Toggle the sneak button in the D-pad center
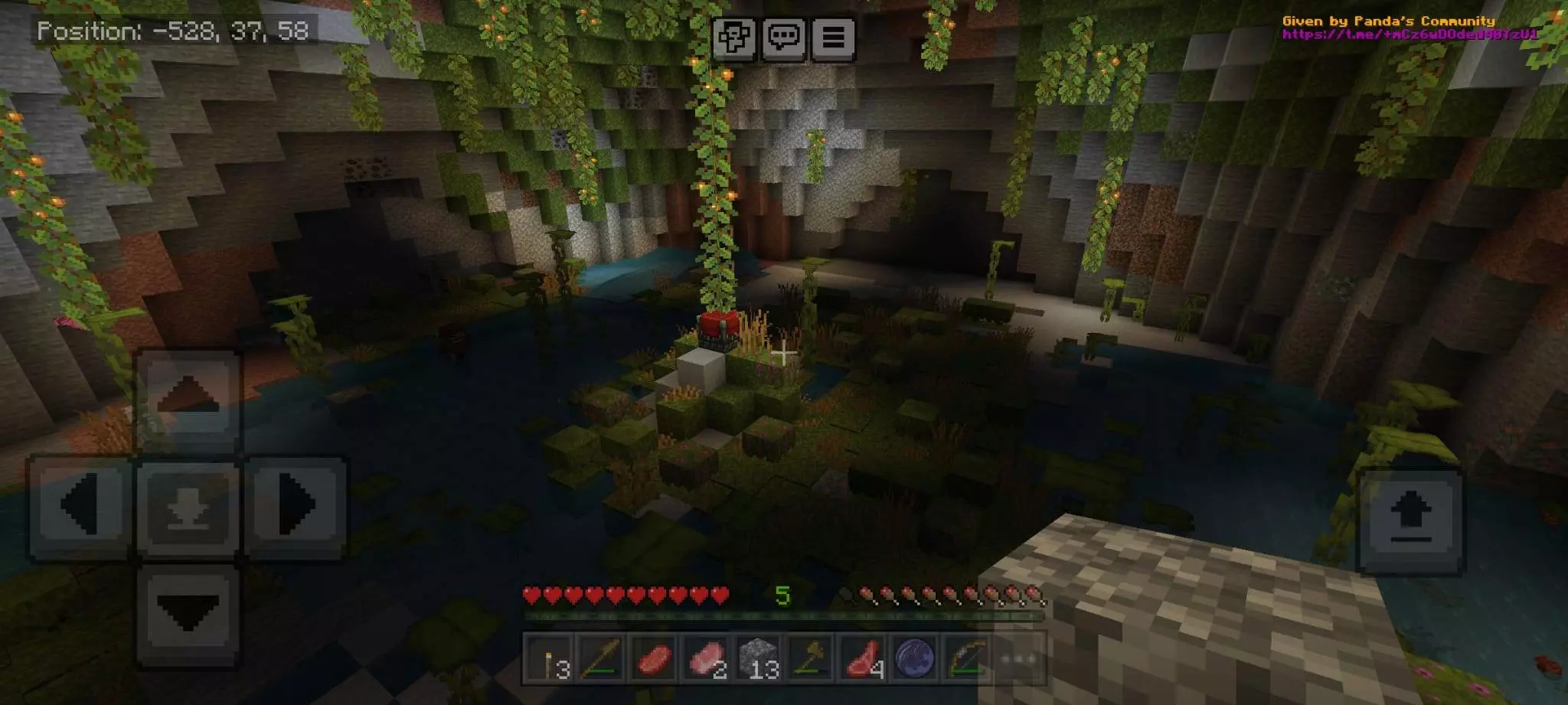 point(188,507)
